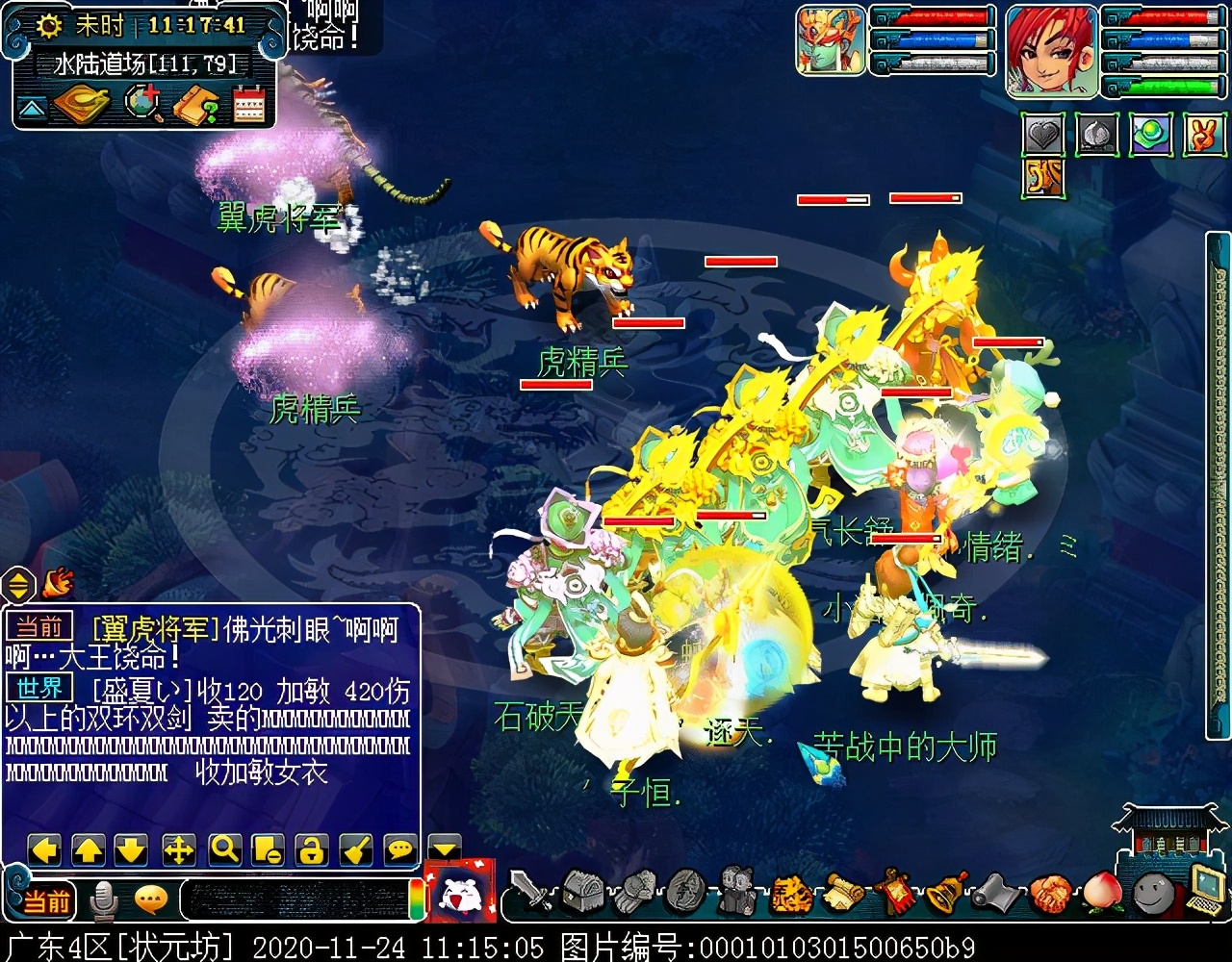Click the chat panel's magnifier search button
Viewport: 1232px width, 962px height.
(224, 849)
